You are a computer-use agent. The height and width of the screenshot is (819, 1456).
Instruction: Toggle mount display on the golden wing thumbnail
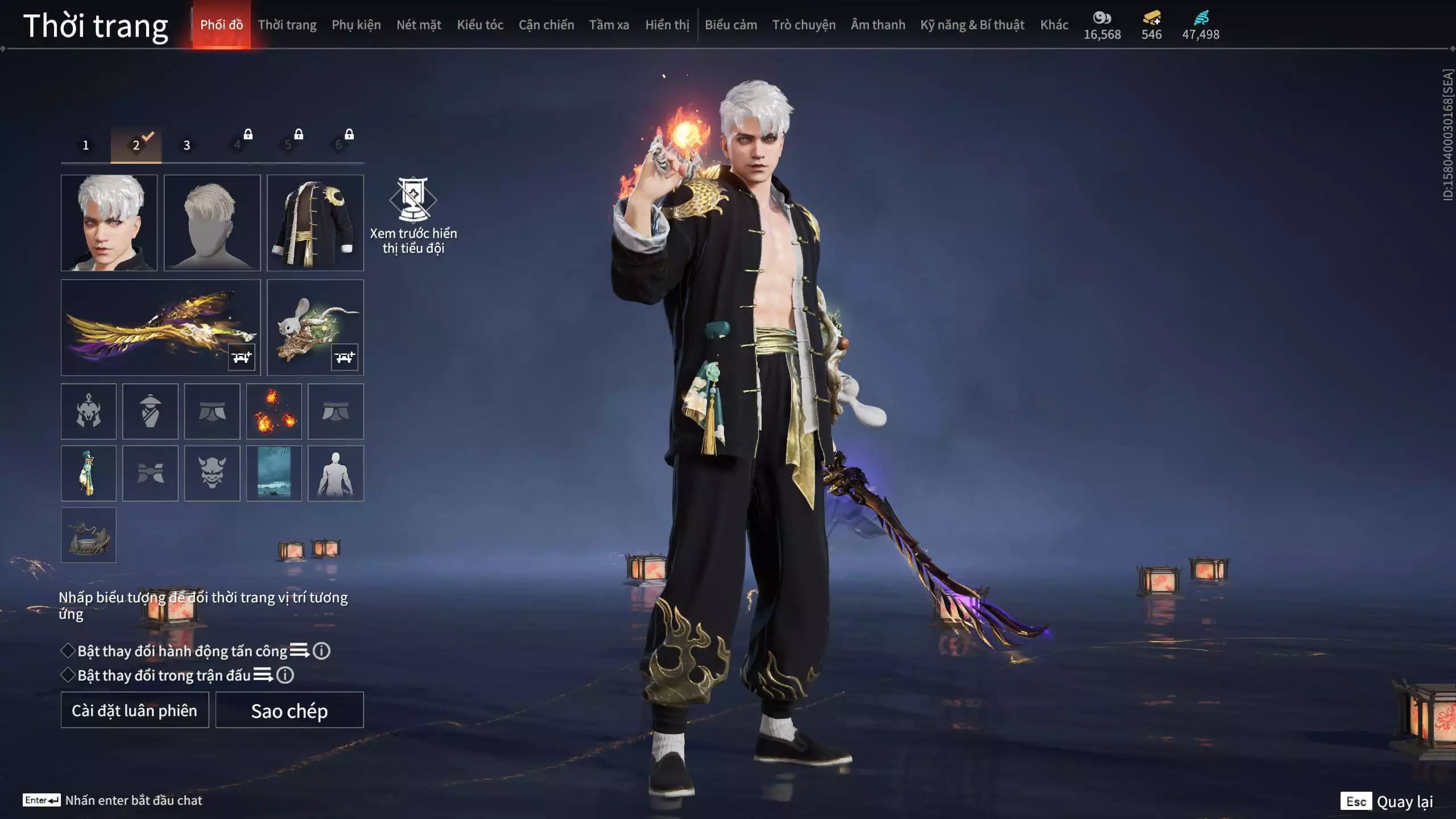[241, 358]
